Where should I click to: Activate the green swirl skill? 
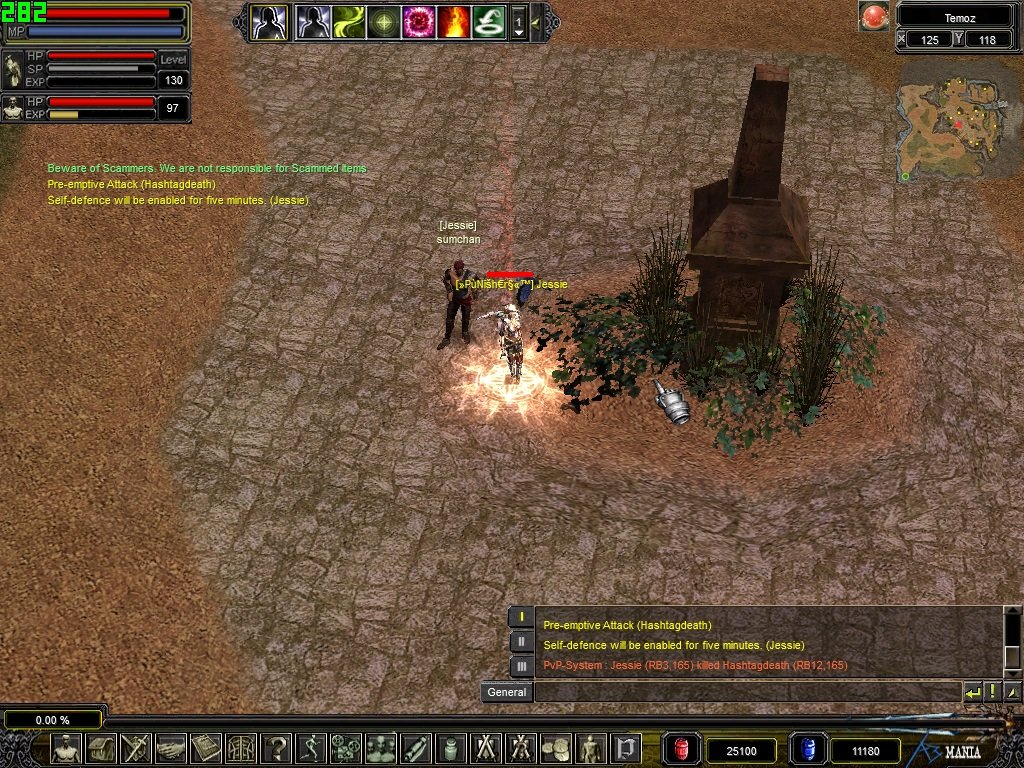(349, 21)
